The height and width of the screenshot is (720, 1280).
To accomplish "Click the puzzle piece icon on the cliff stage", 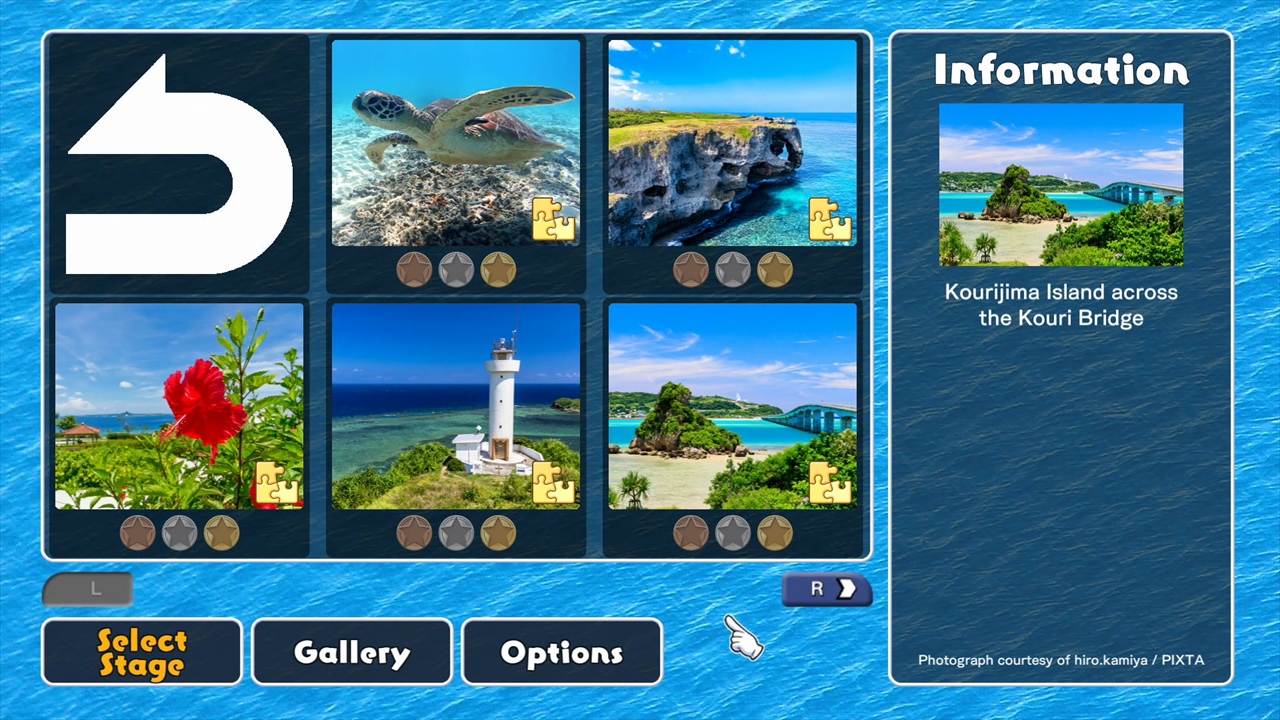I will pyautogui.click(x=830, y=220).
